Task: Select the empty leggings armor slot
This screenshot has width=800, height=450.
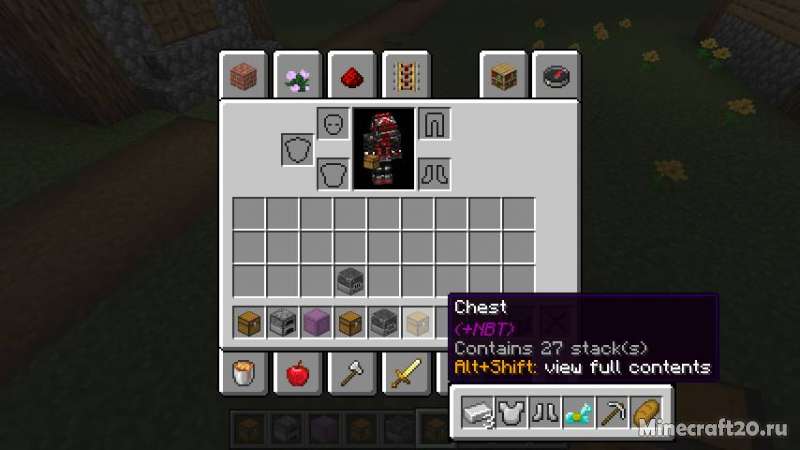Action: (x=434, y=124)
